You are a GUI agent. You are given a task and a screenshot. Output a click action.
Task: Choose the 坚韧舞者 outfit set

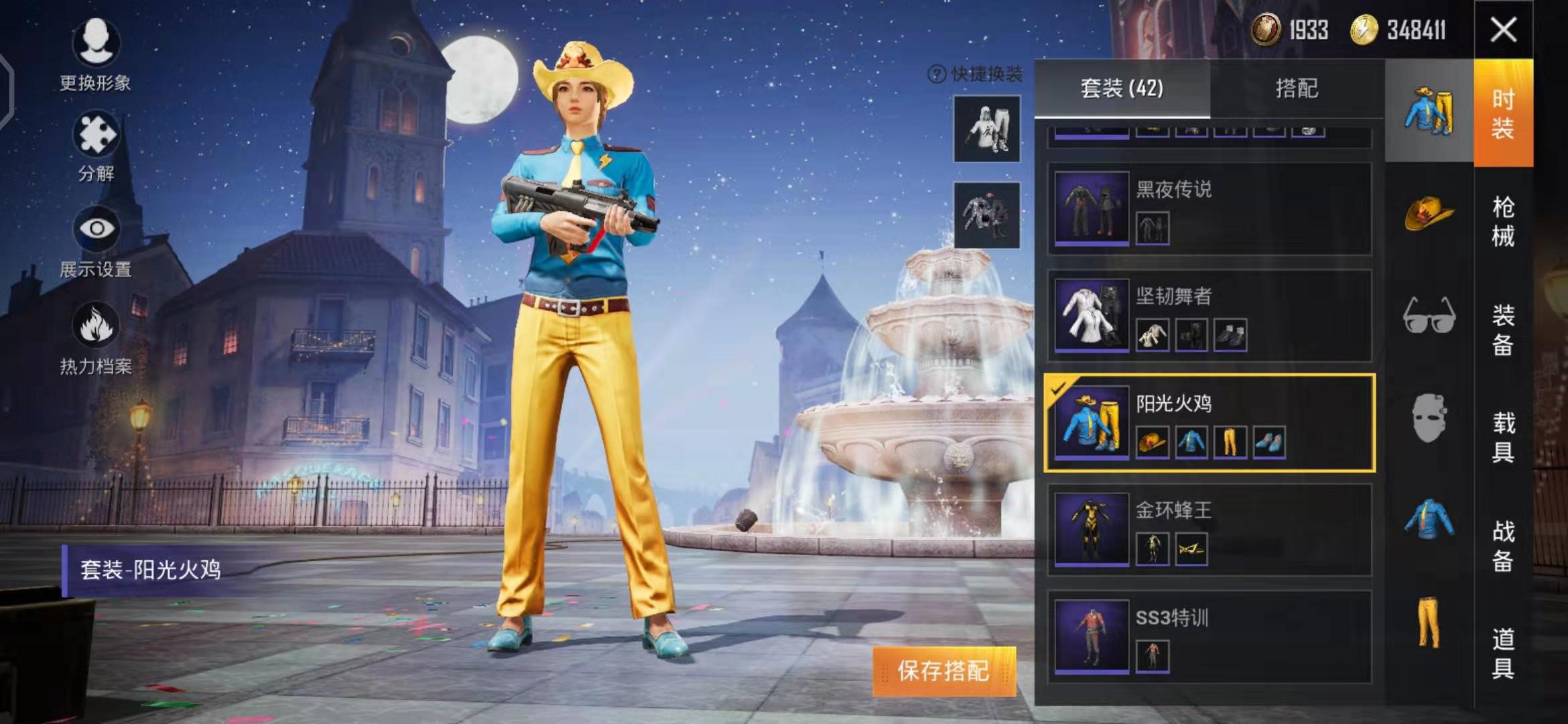pyautogui.click(x=1210, y=316)
